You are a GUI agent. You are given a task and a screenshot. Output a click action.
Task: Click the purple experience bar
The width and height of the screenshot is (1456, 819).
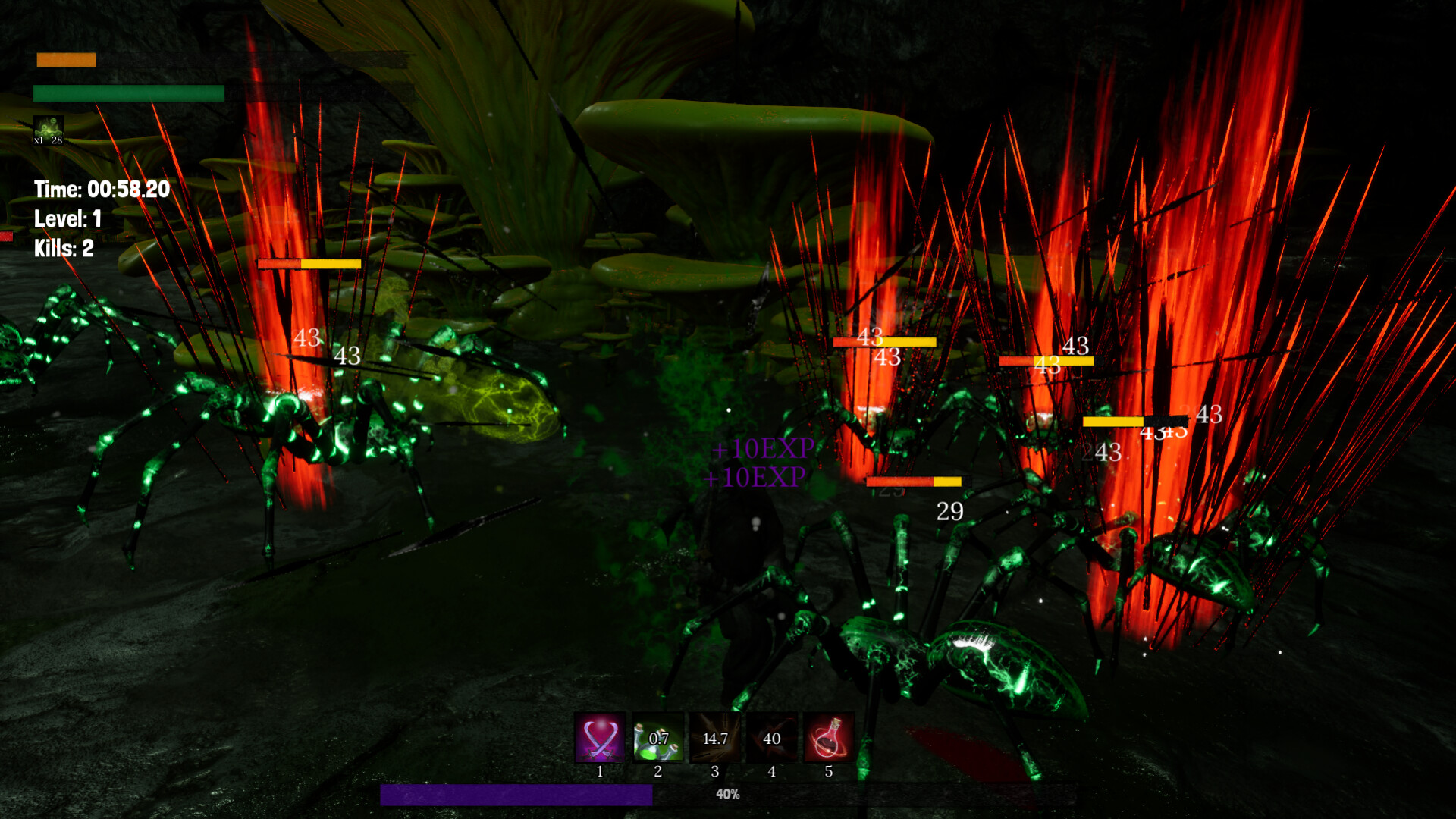pos(516,795)
